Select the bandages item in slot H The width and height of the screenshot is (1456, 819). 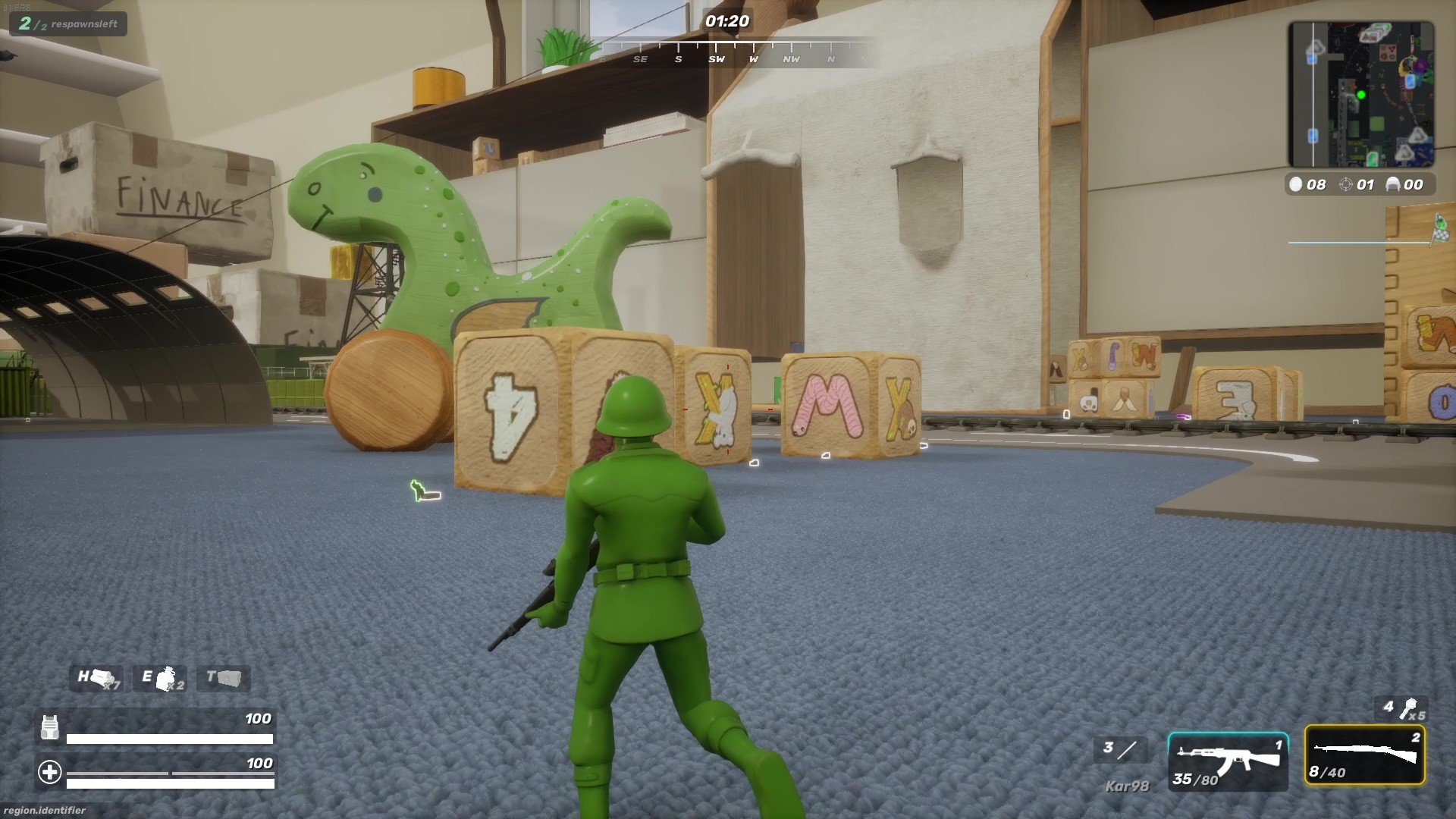click(96, 679)
